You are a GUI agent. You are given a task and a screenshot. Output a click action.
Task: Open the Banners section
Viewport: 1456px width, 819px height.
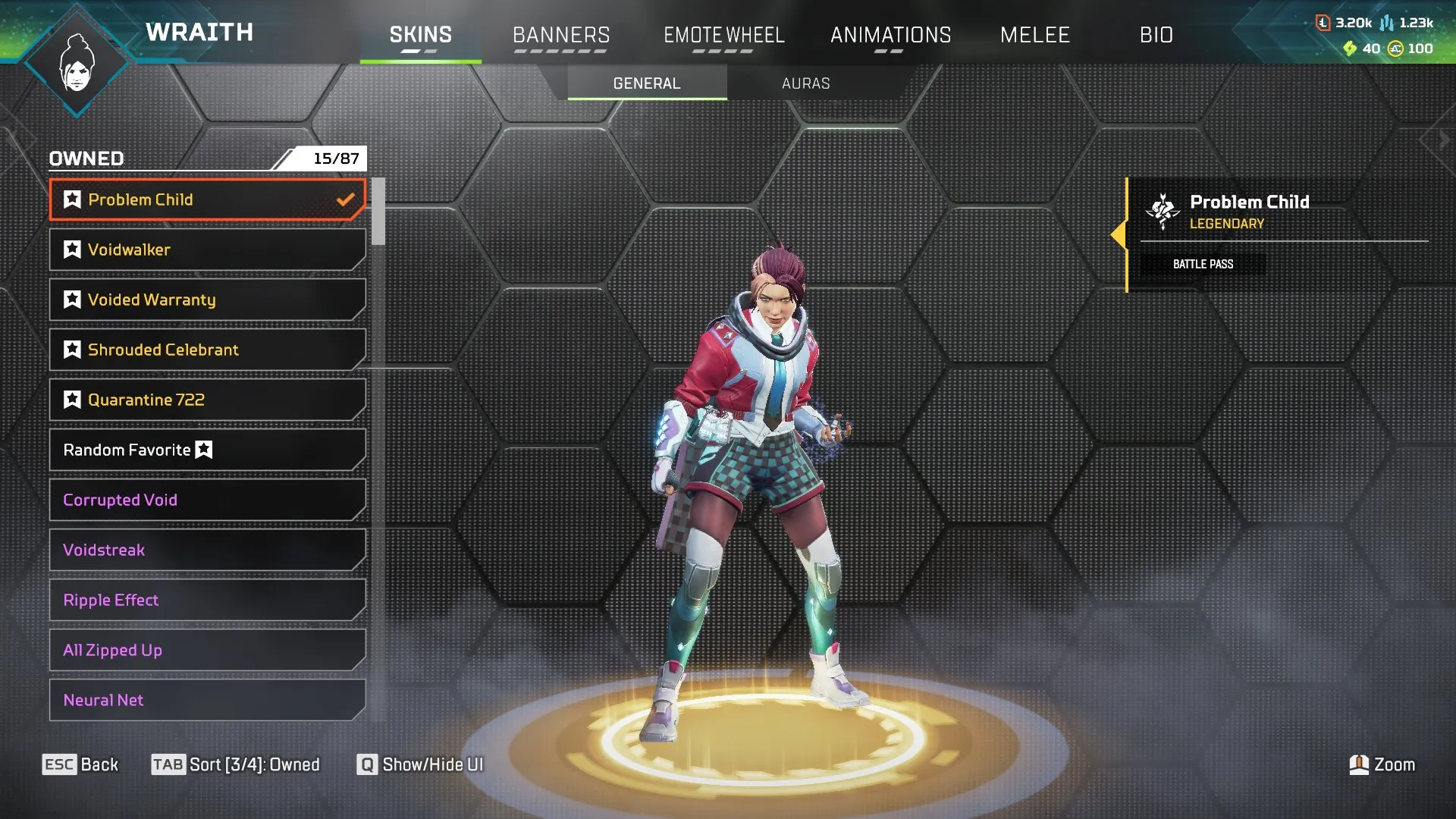(561, 34)
